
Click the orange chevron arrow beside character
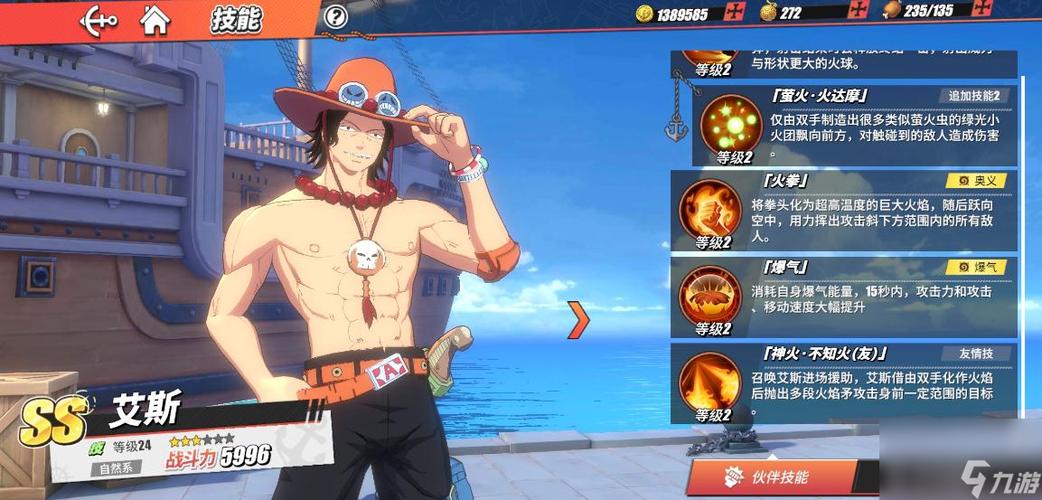click(578, 319)
